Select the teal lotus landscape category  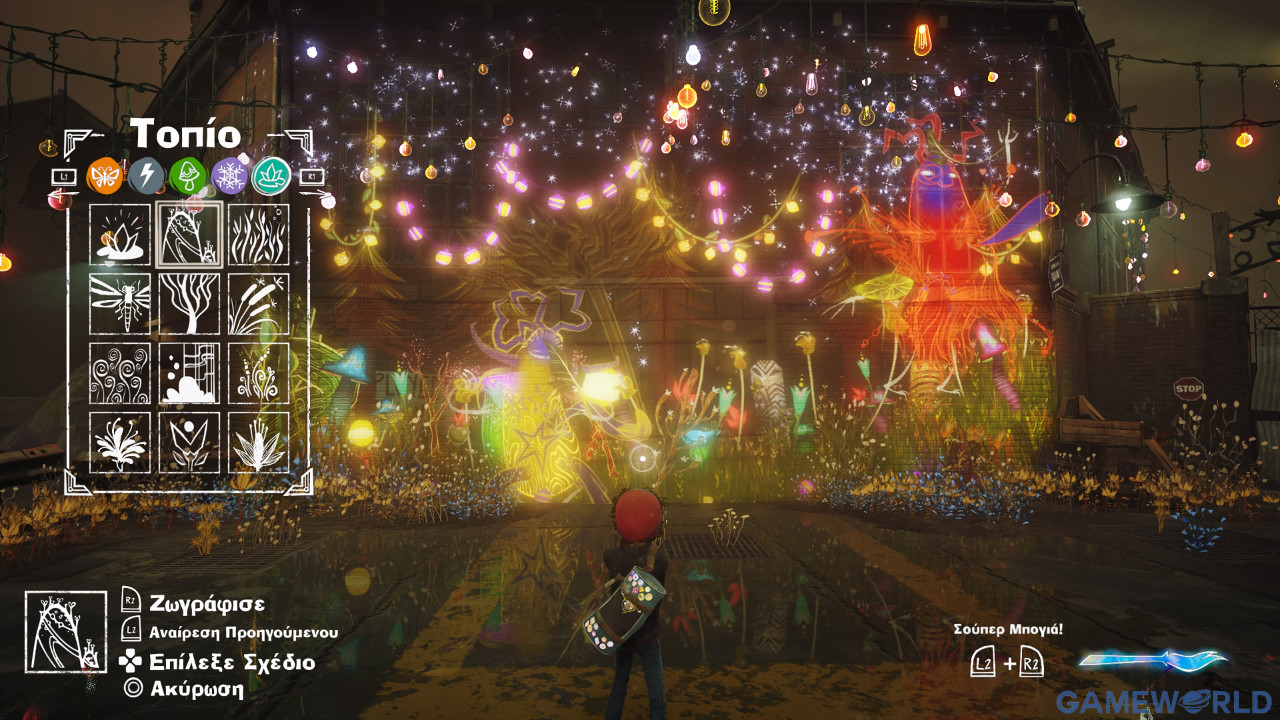tap(271, 176)
